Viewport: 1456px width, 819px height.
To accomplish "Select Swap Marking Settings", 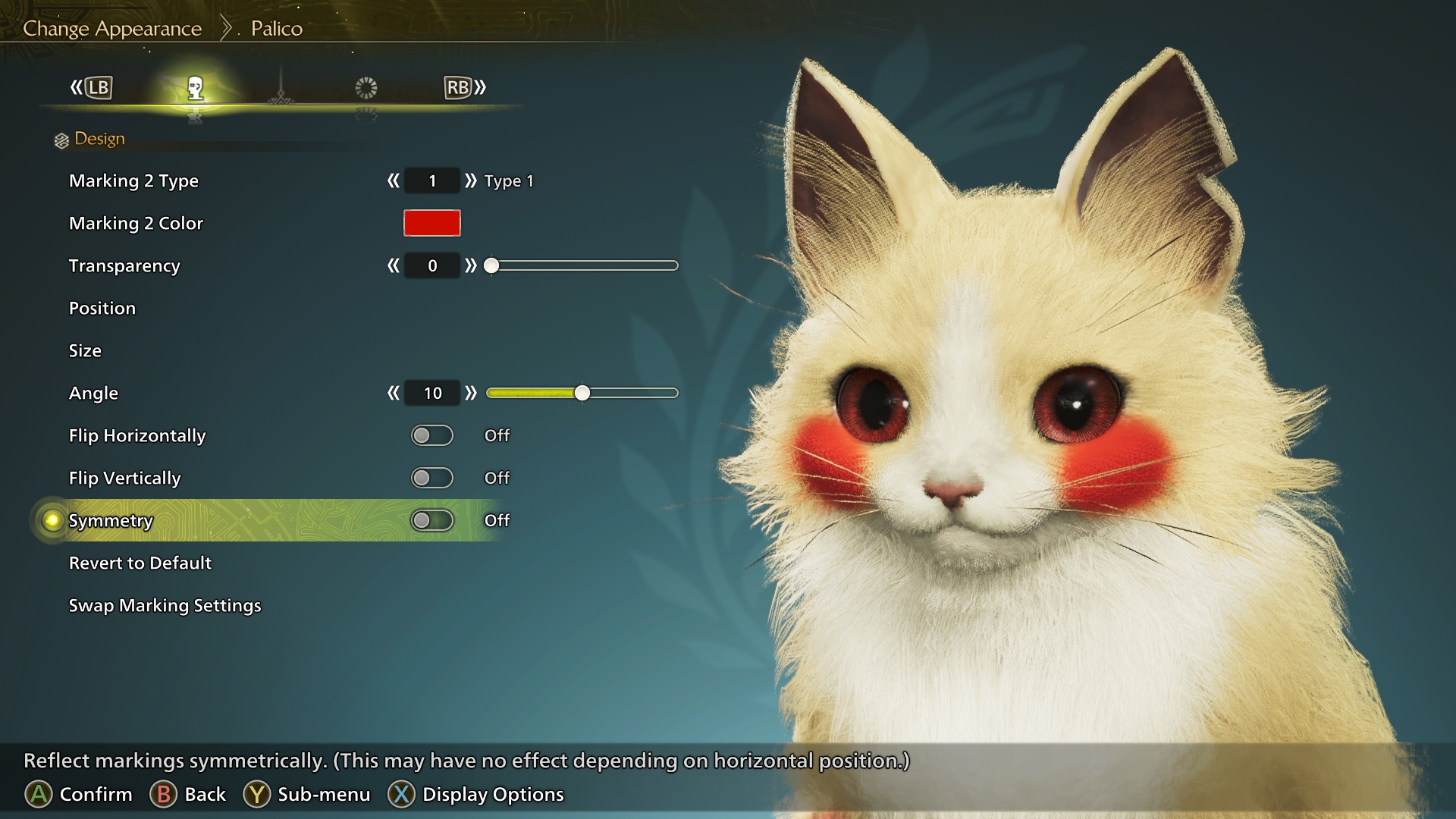I will 165,606.
